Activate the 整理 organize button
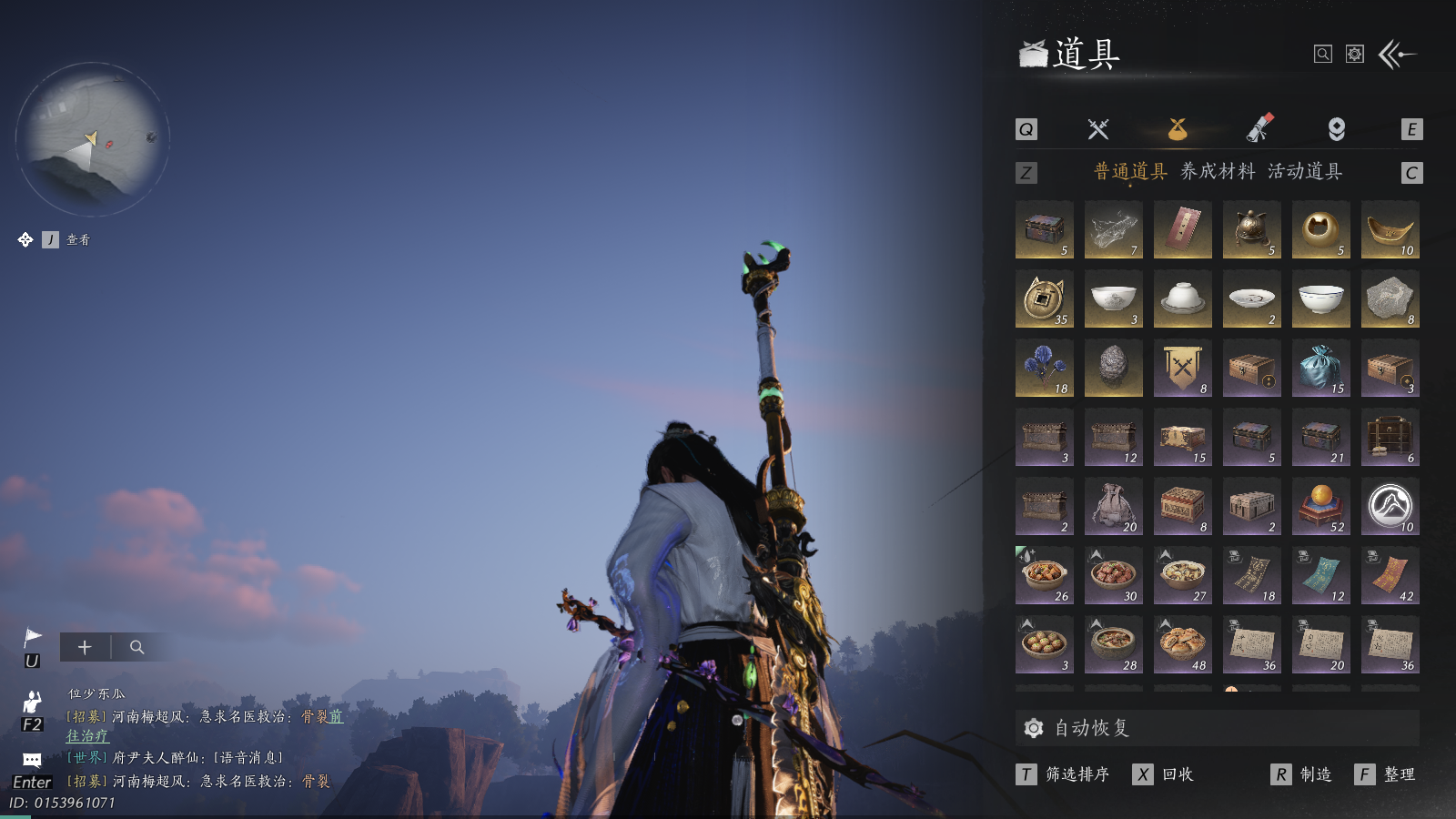The image size is (1456, 819). tap(1399, 774)
